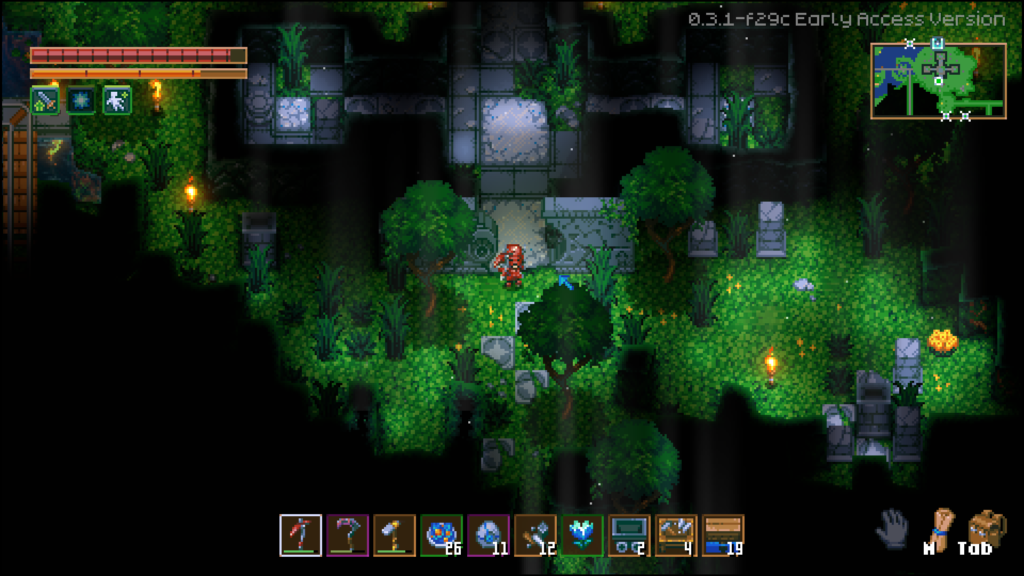
Task: Select the red sword hotbar slot
Action: click(x=300, y=535)
